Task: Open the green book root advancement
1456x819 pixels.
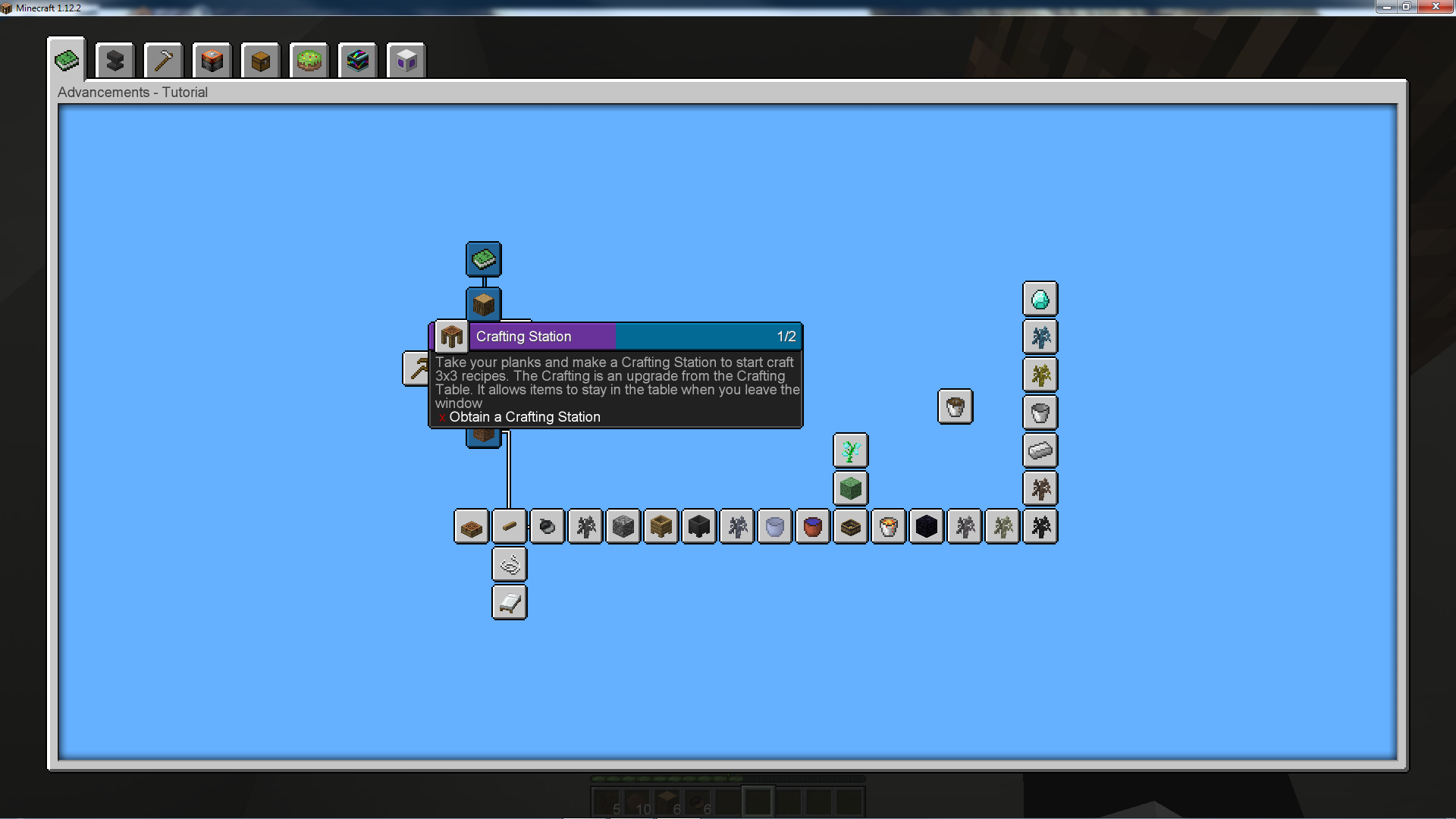Action: tap(483, 259)
